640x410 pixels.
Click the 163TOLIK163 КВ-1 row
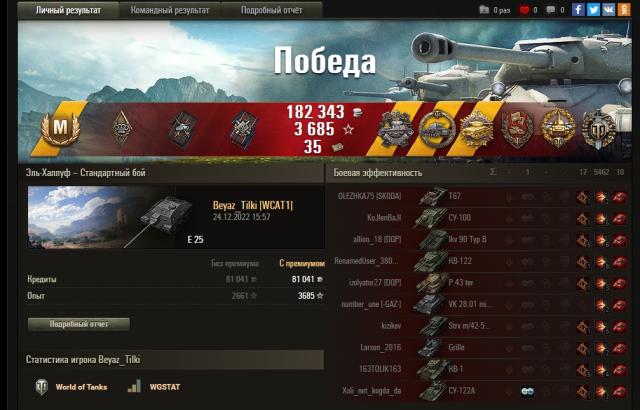(x=480, y=369)
